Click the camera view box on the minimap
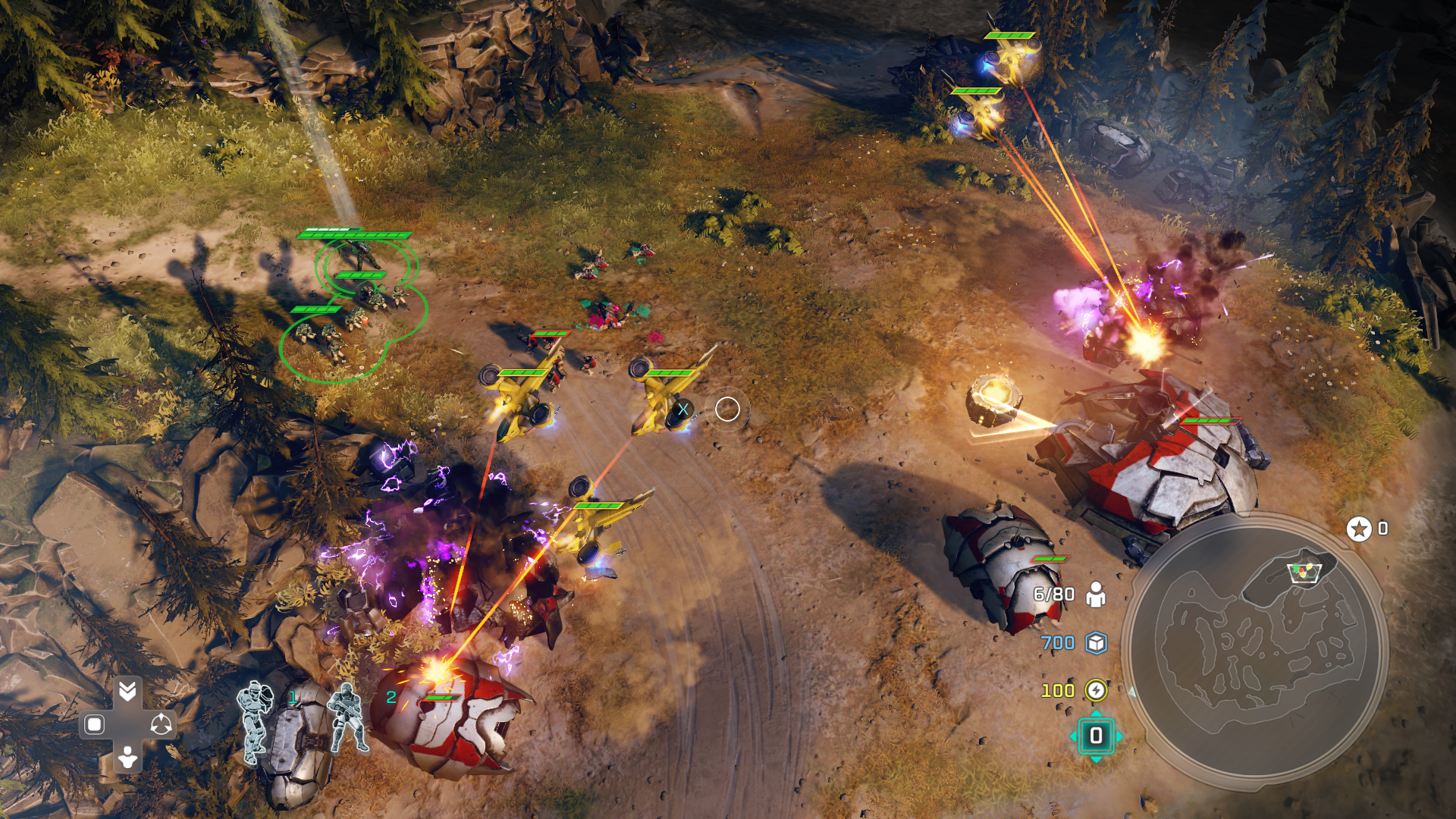Image resolution: width=1456 pixels, height=819 pixels. coord(1304,572)
